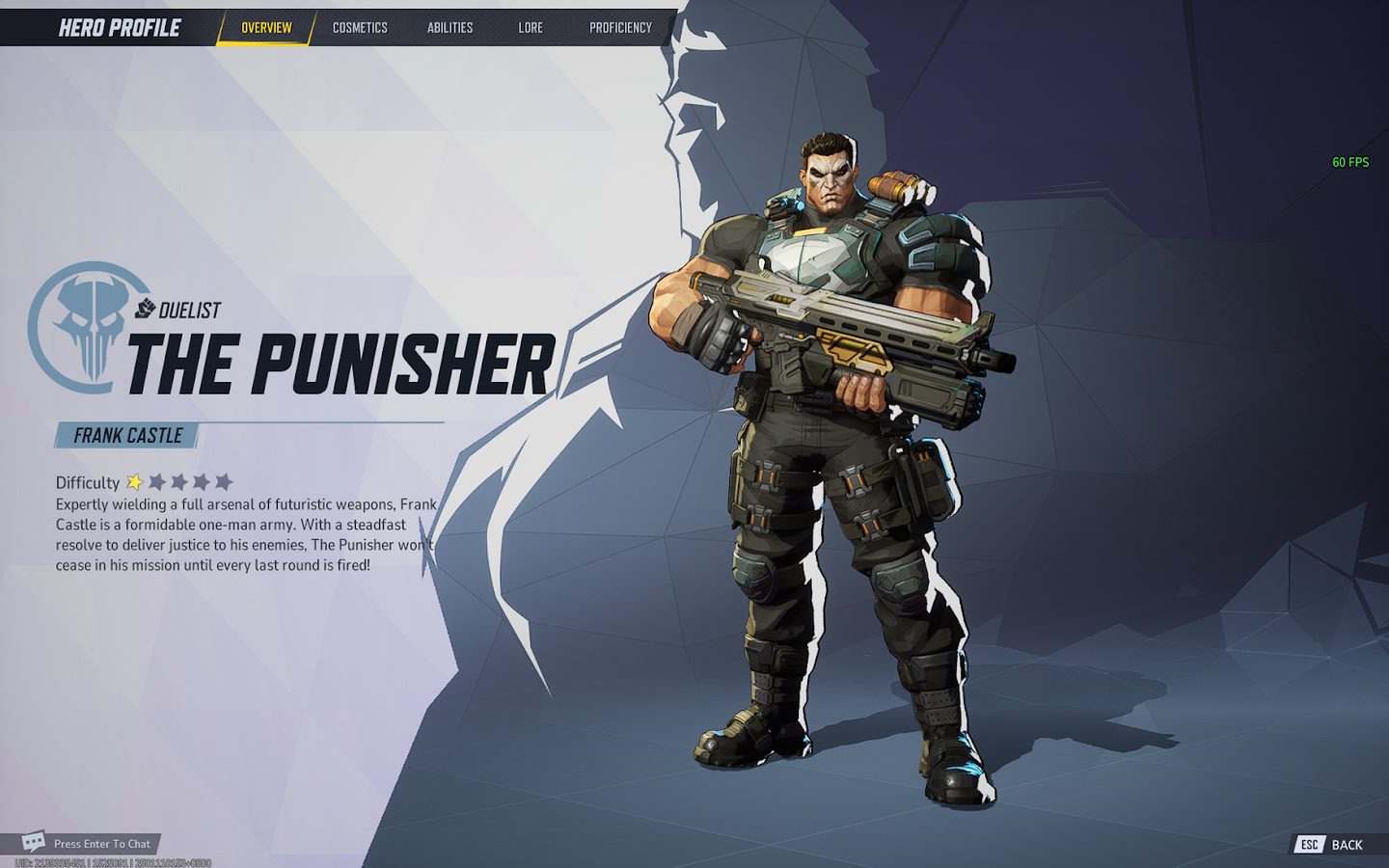This screenshot has width=1389, height=868.
Task: Click the first yellow difficulty star
Action: 134,481
